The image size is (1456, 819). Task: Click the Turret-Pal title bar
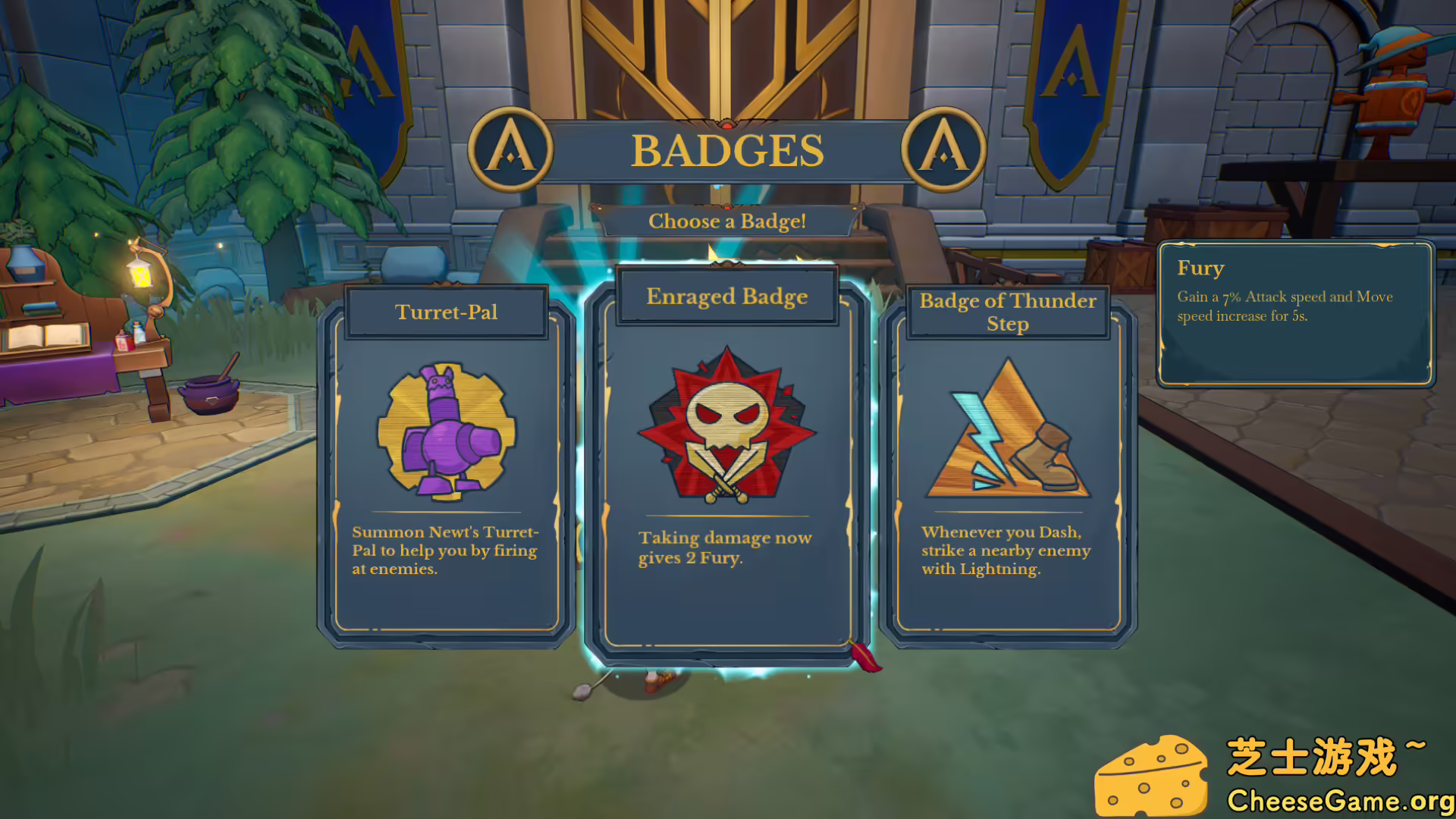coord(446,312)
